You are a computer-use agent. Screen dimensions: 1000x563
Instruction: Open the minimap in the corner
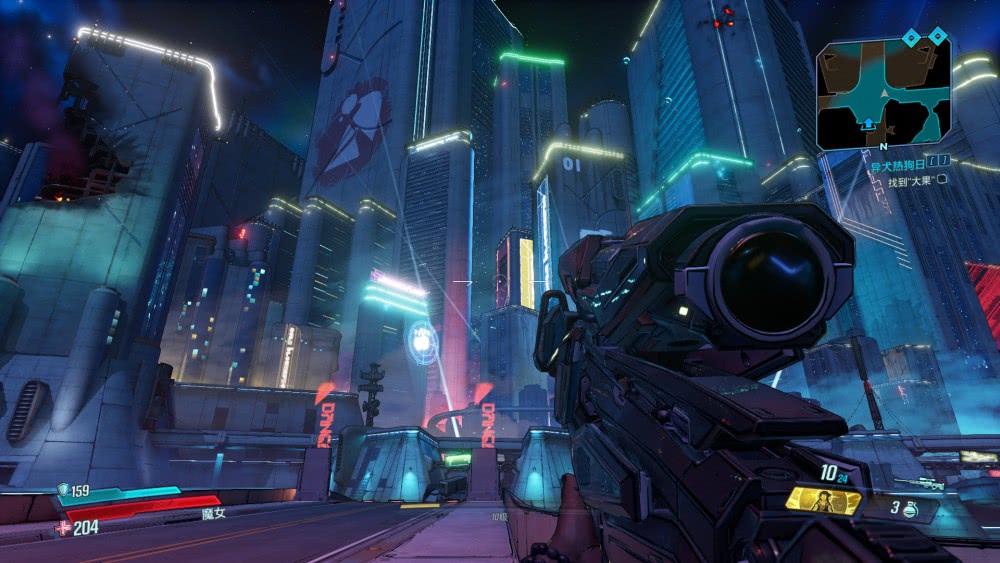click(883, 92)
